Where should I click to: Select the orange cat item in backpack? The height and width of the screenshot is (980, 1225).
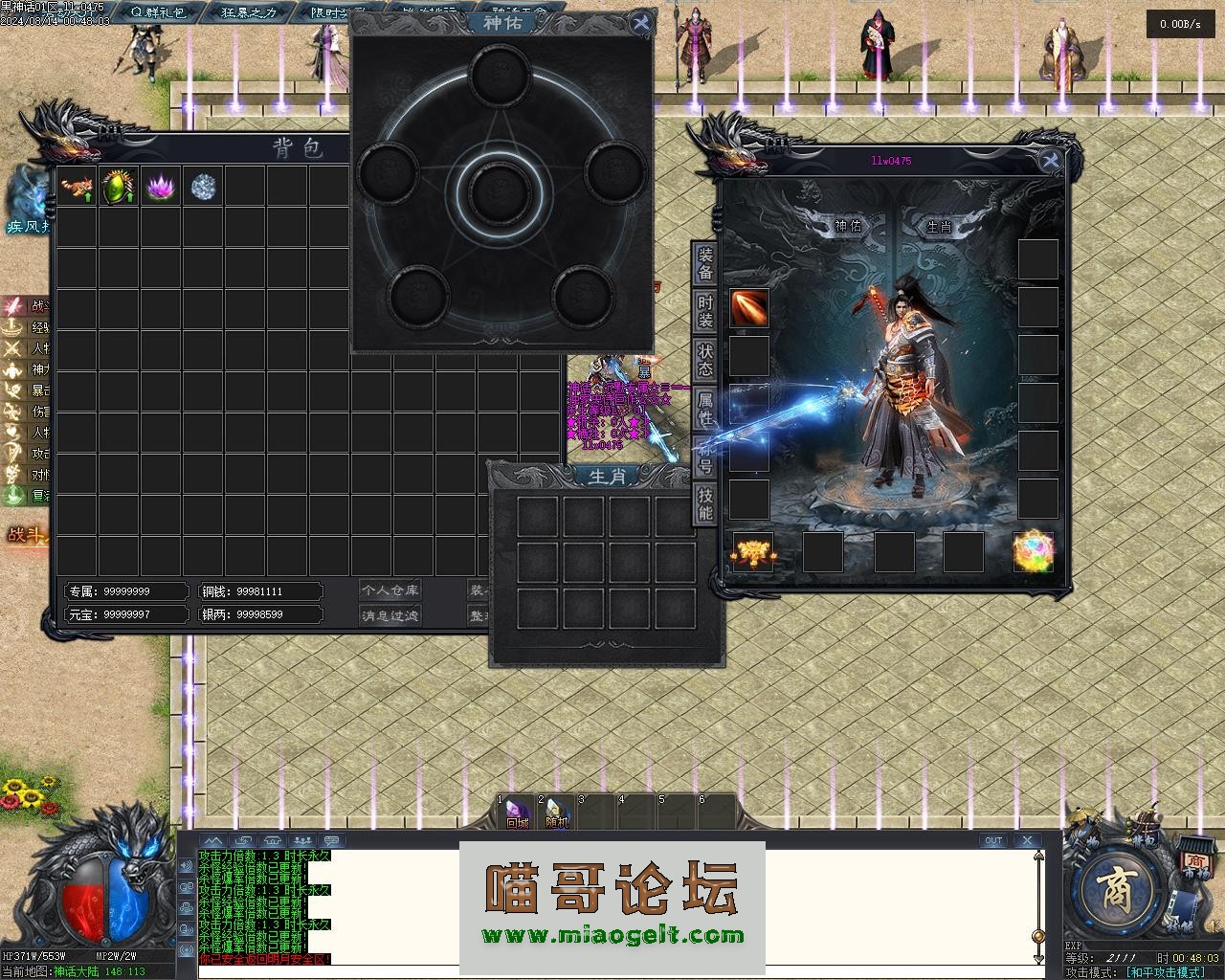(77, 186)
